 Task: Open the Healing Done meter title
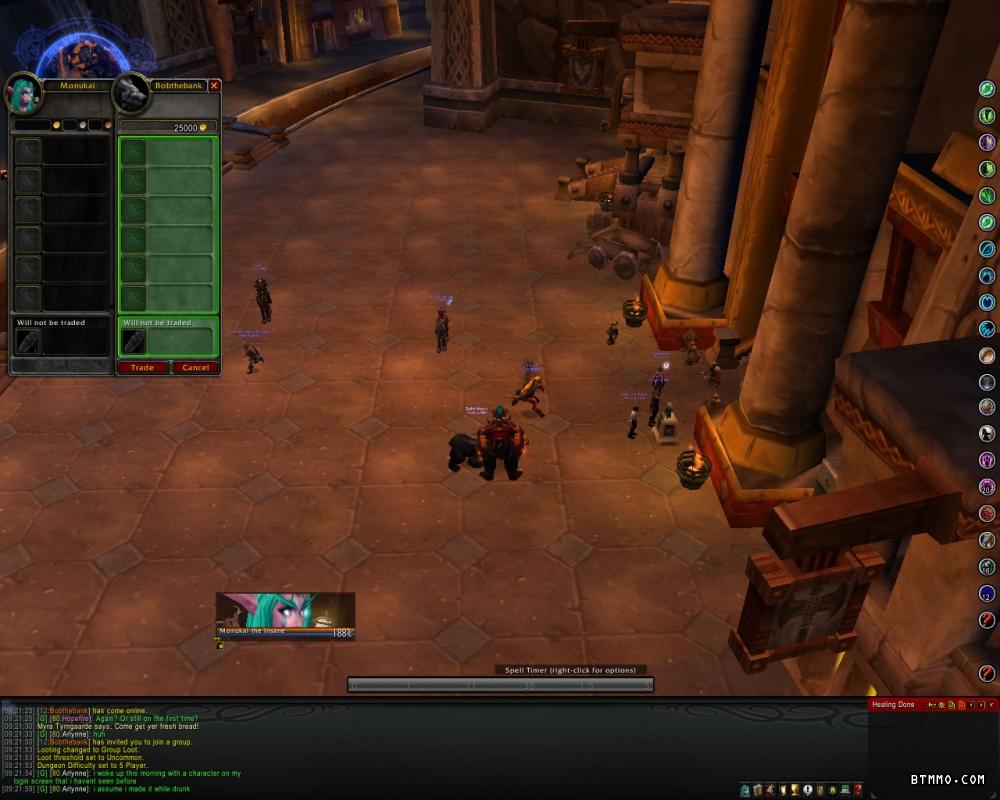[x=893, y=705]
